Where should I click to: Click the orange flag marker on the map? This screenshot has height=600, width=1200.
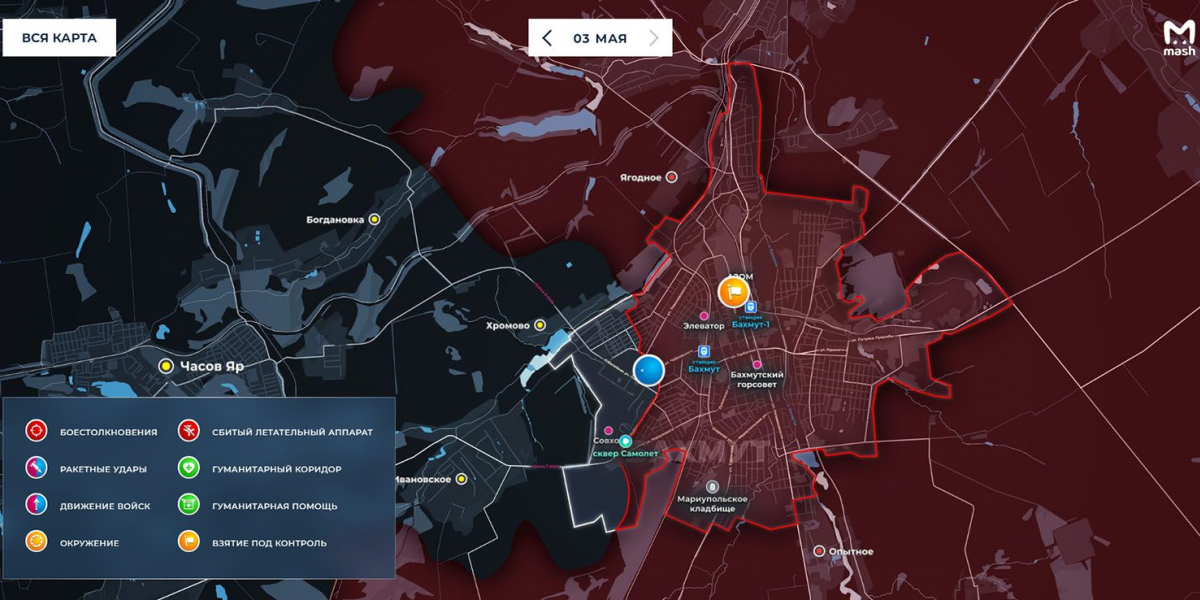pos(734,292)
